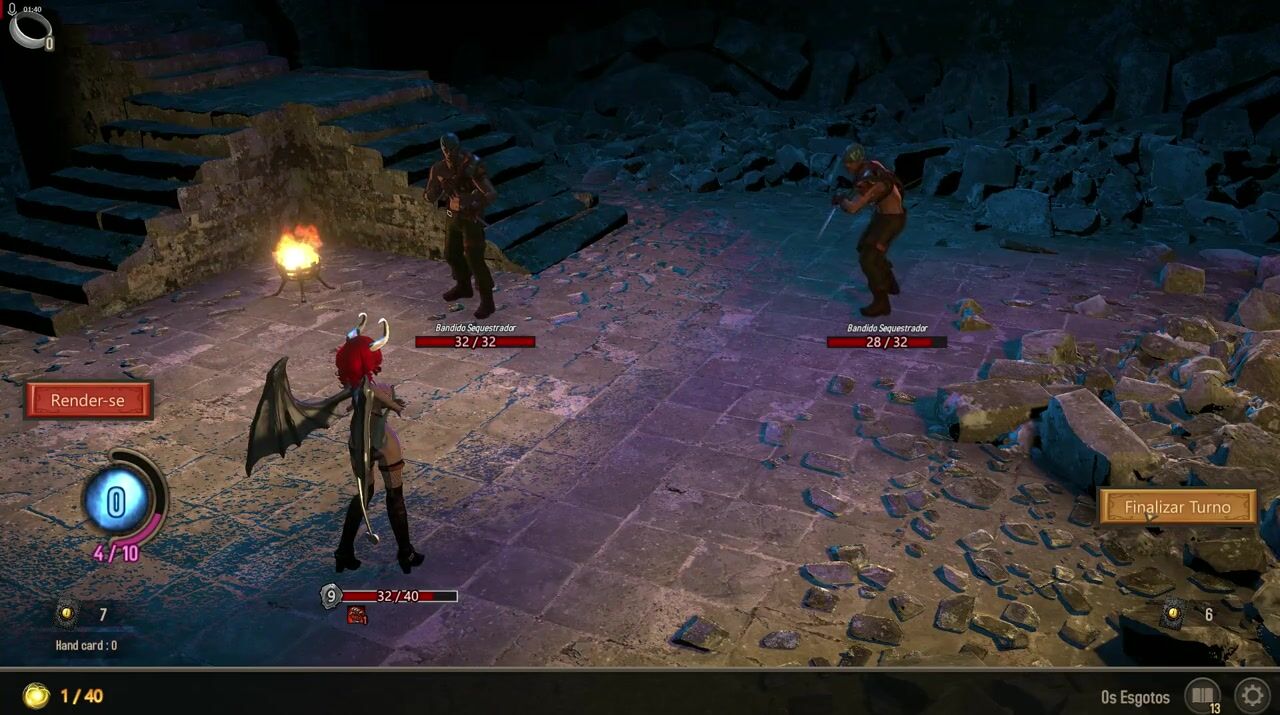Viewport: 1280px width, 715px height.
Task: Click the Render-se surrender button
Action: (x=88, y=401)
